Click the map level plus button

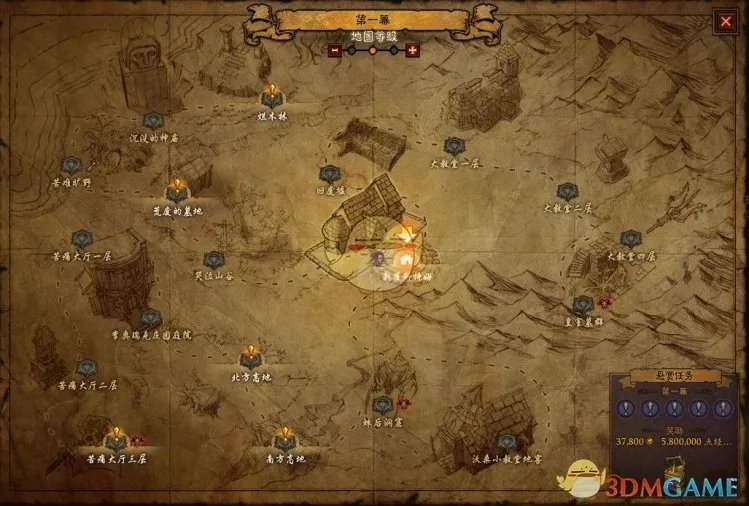coord(412,50)
